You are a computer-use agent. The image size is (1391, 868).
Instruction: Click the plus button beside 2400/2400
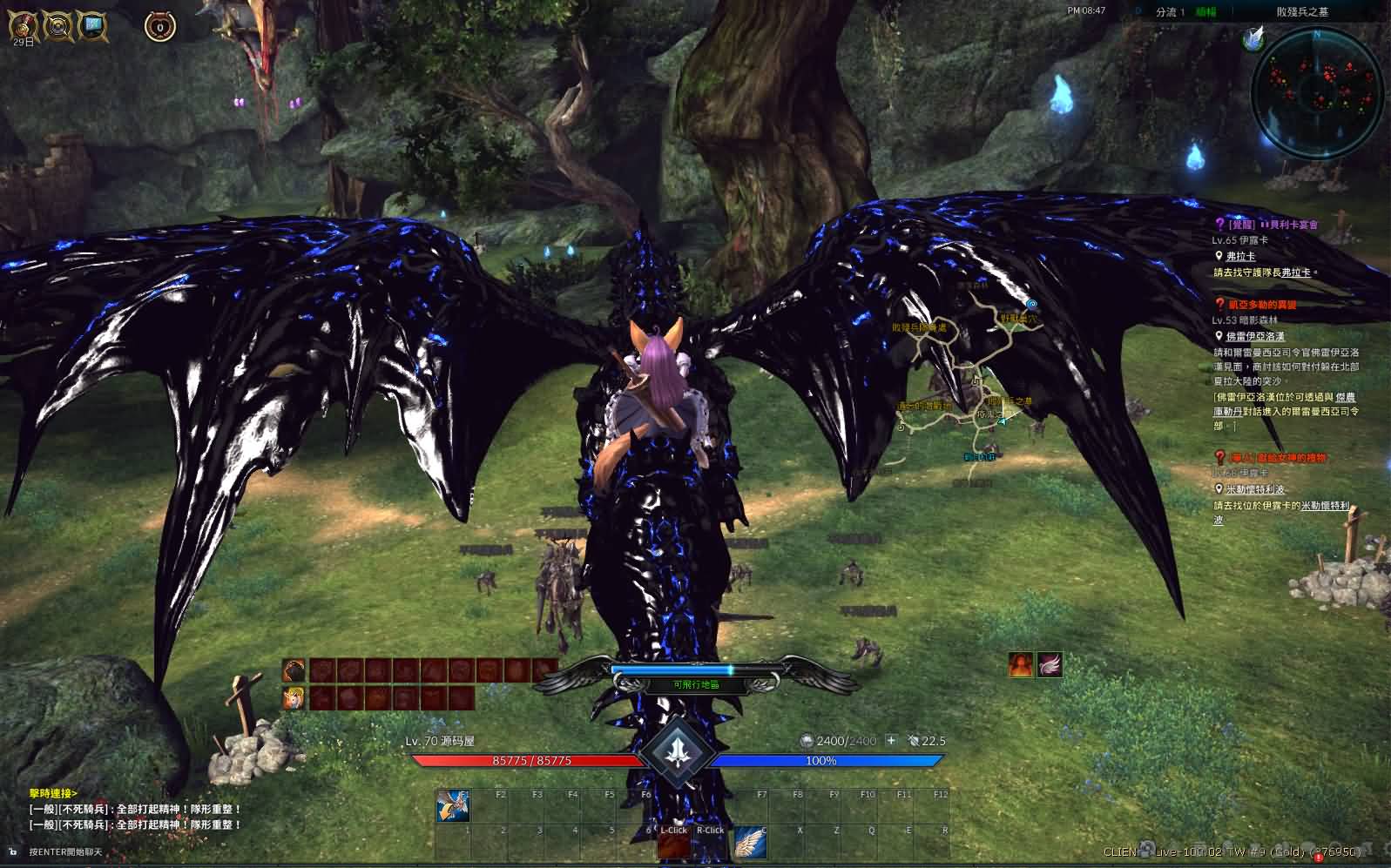[x=891, y=741]
